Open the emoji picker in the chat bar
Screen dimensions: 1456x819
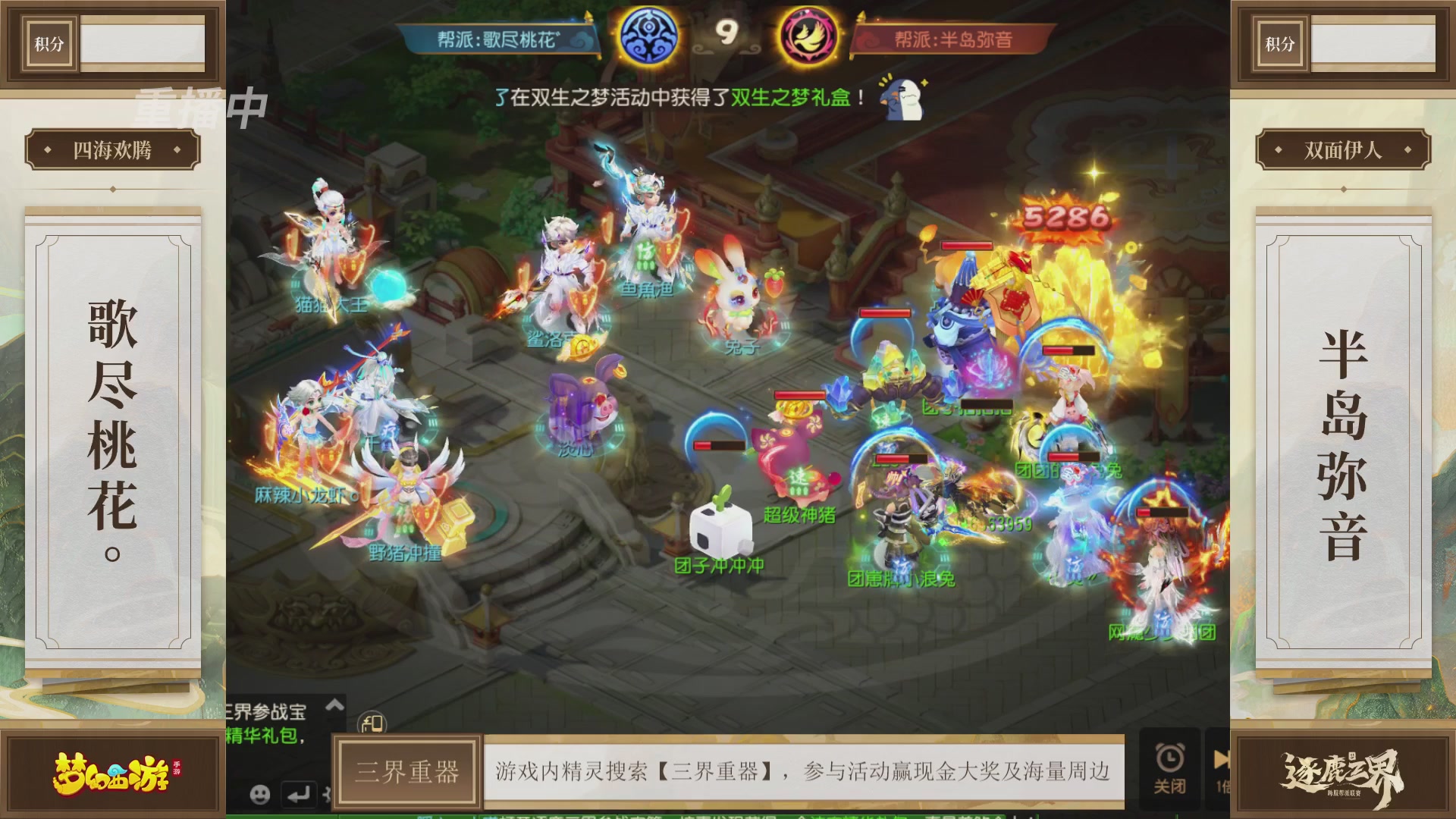pyautogui.click(x=260, y=796)
